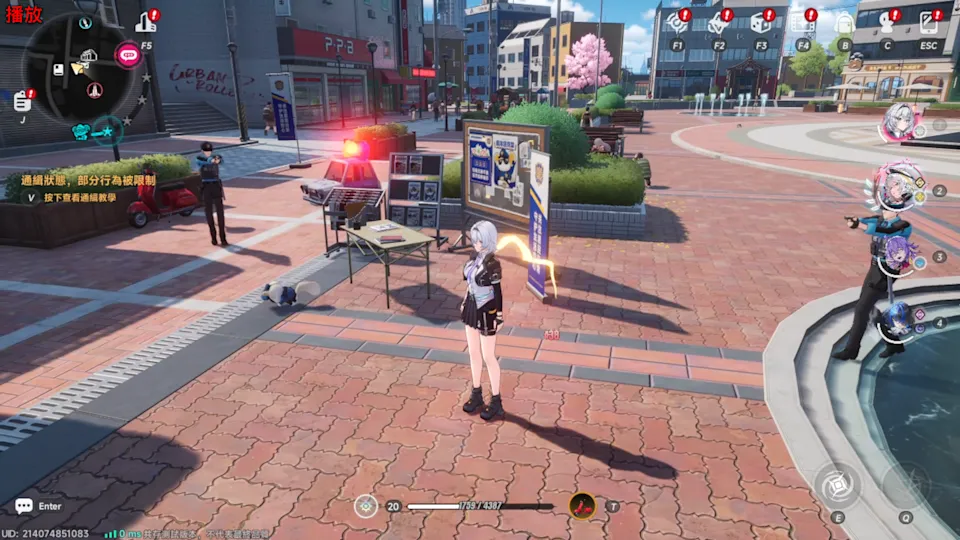Screen dimensions: 960x540
Task: Open the target crosshair menu icon
Action: coord(677,23)
